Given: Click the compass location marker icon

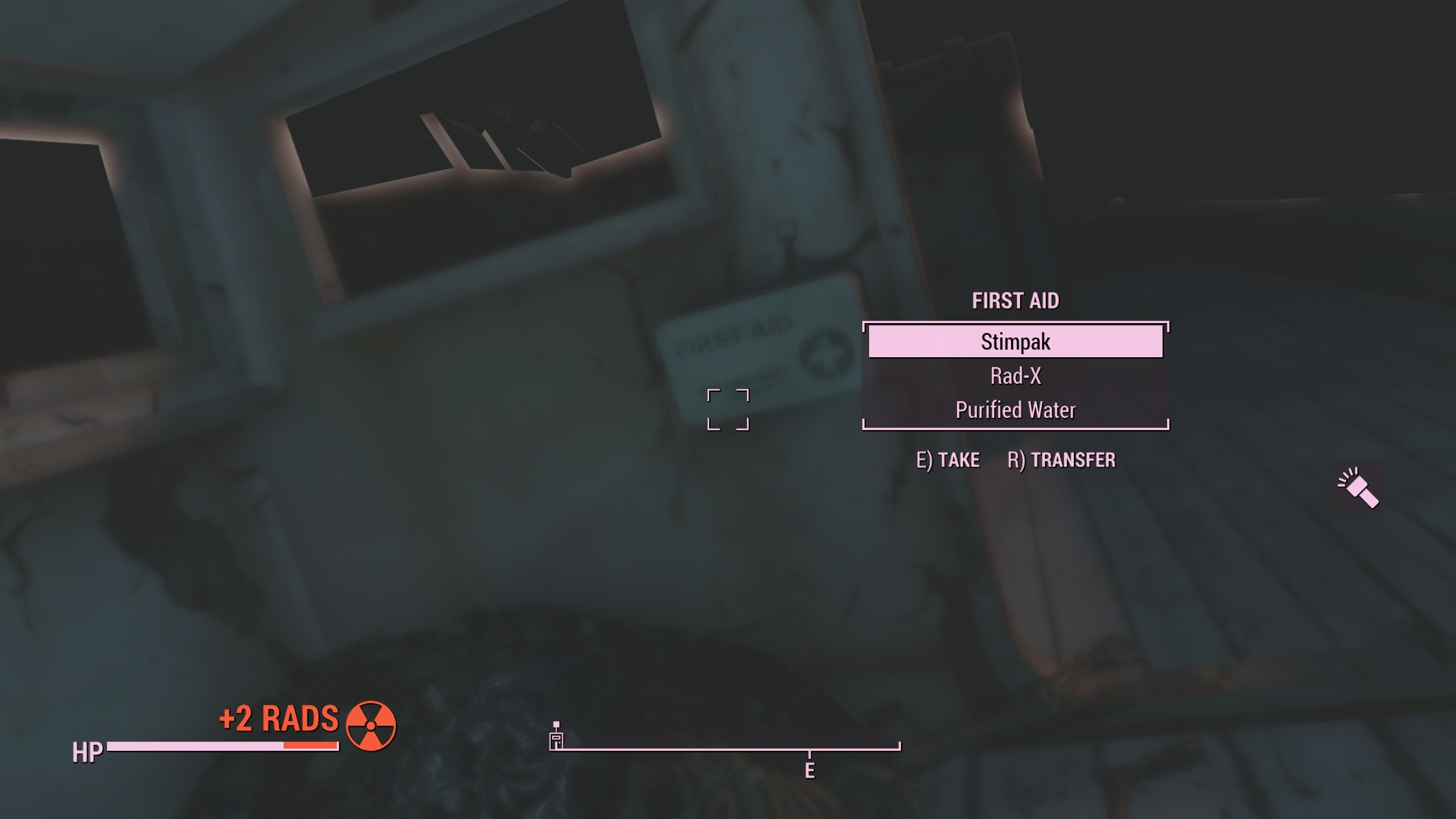Looking at the screenshot, I should tap(556, 738).
